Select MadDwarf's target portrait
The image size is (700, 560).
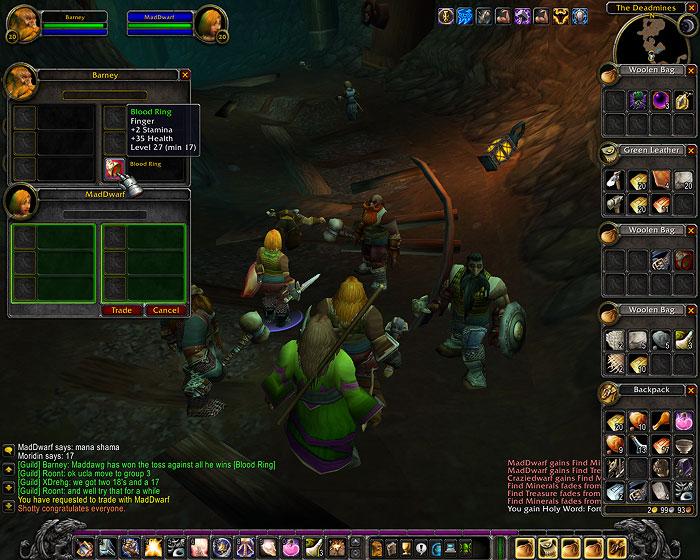click(207, 20)
